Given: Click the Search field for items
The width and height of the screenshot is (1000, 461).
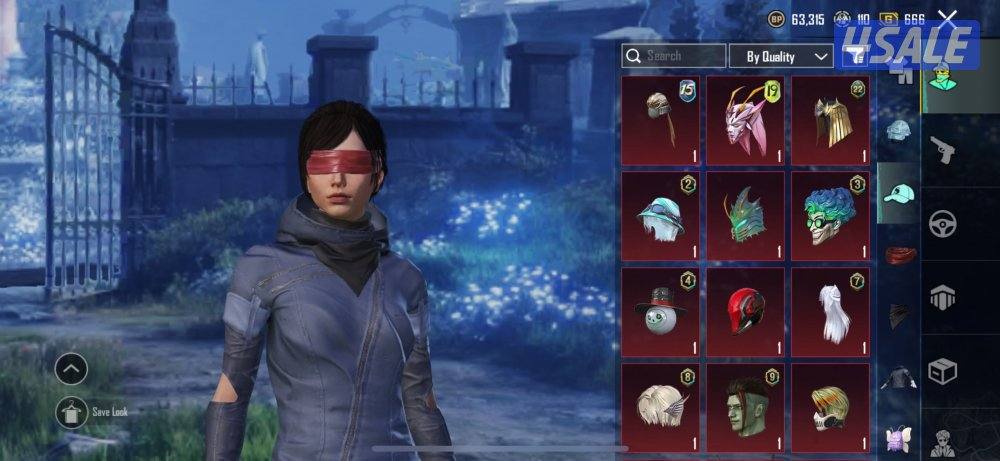Looking at the screenshot, I should click(x=673, y=56).
